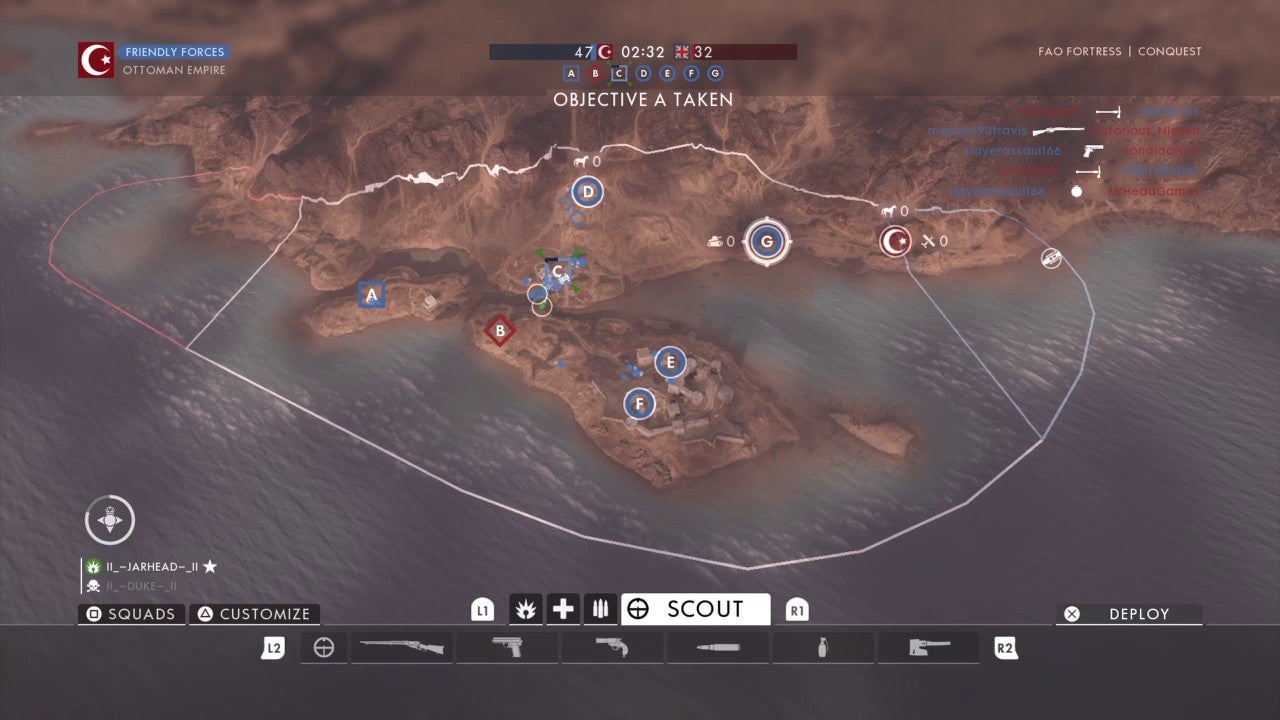This screenshot has height=720, width=1280.
Task: Choose objective E spawn point
Action: 670,362
